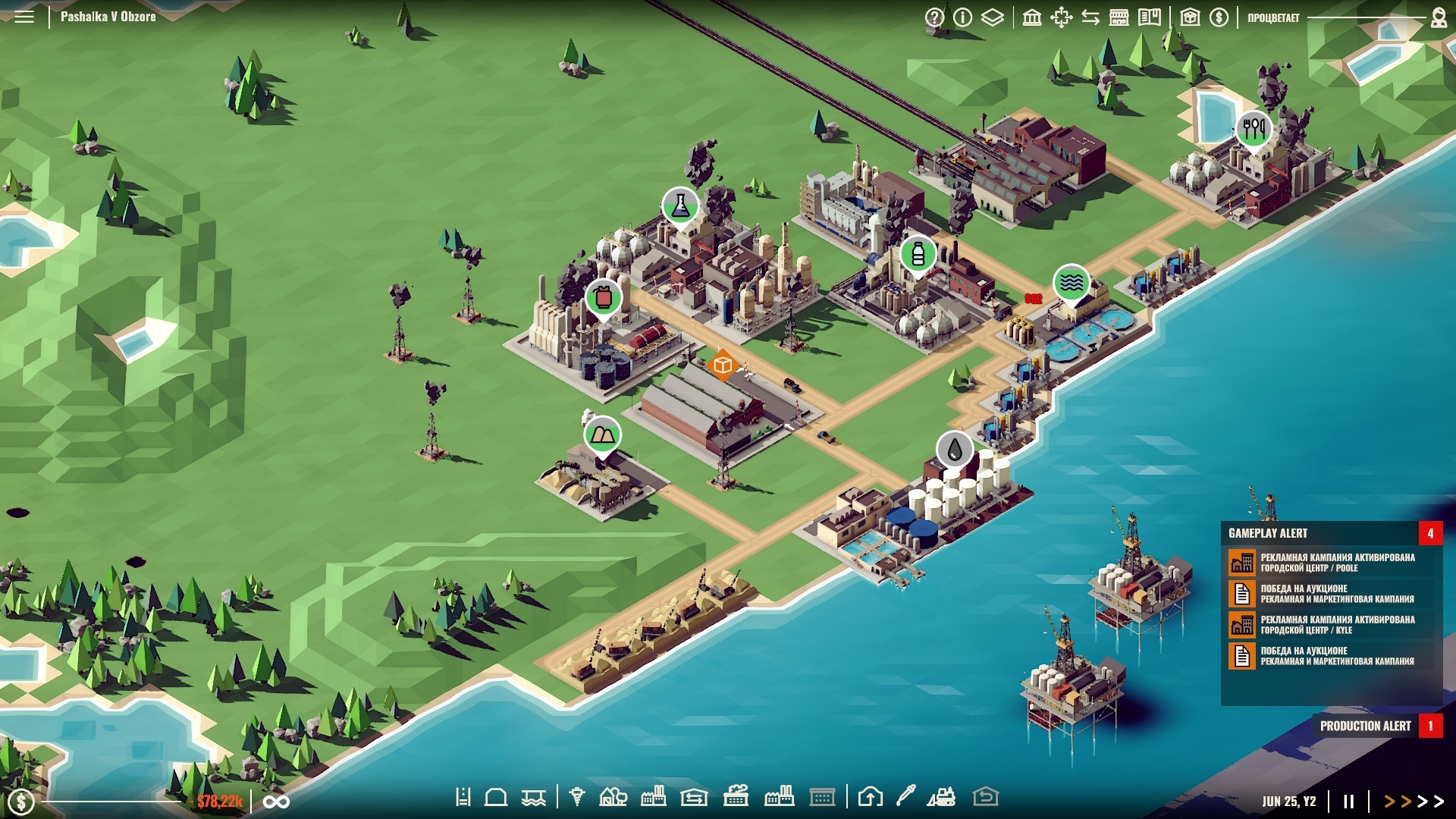This screenshot has width=1456, height=819.
Task: Select the farm build category
Action: point(613,797)
